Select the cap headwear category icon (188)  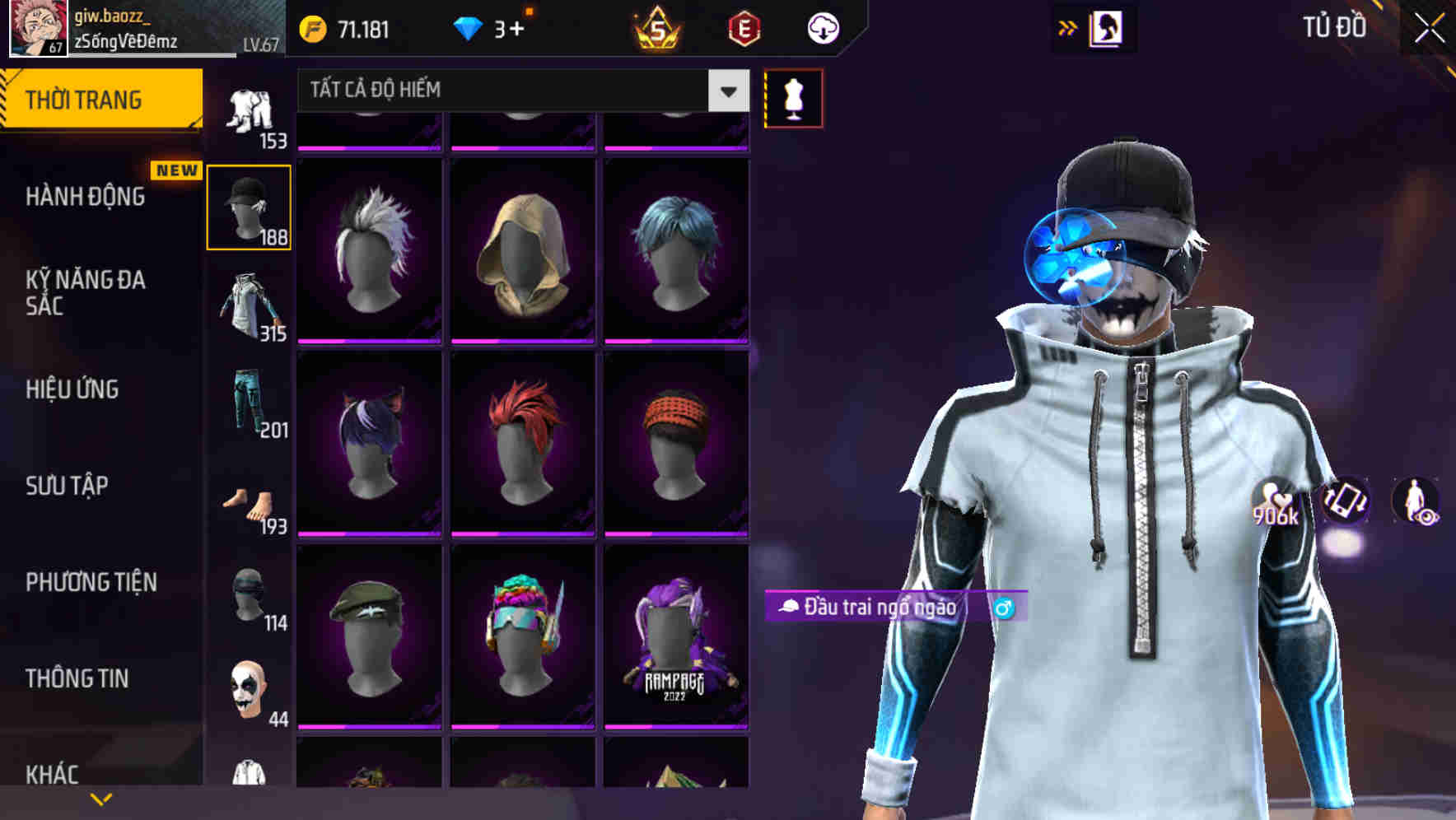pos(249,206)
